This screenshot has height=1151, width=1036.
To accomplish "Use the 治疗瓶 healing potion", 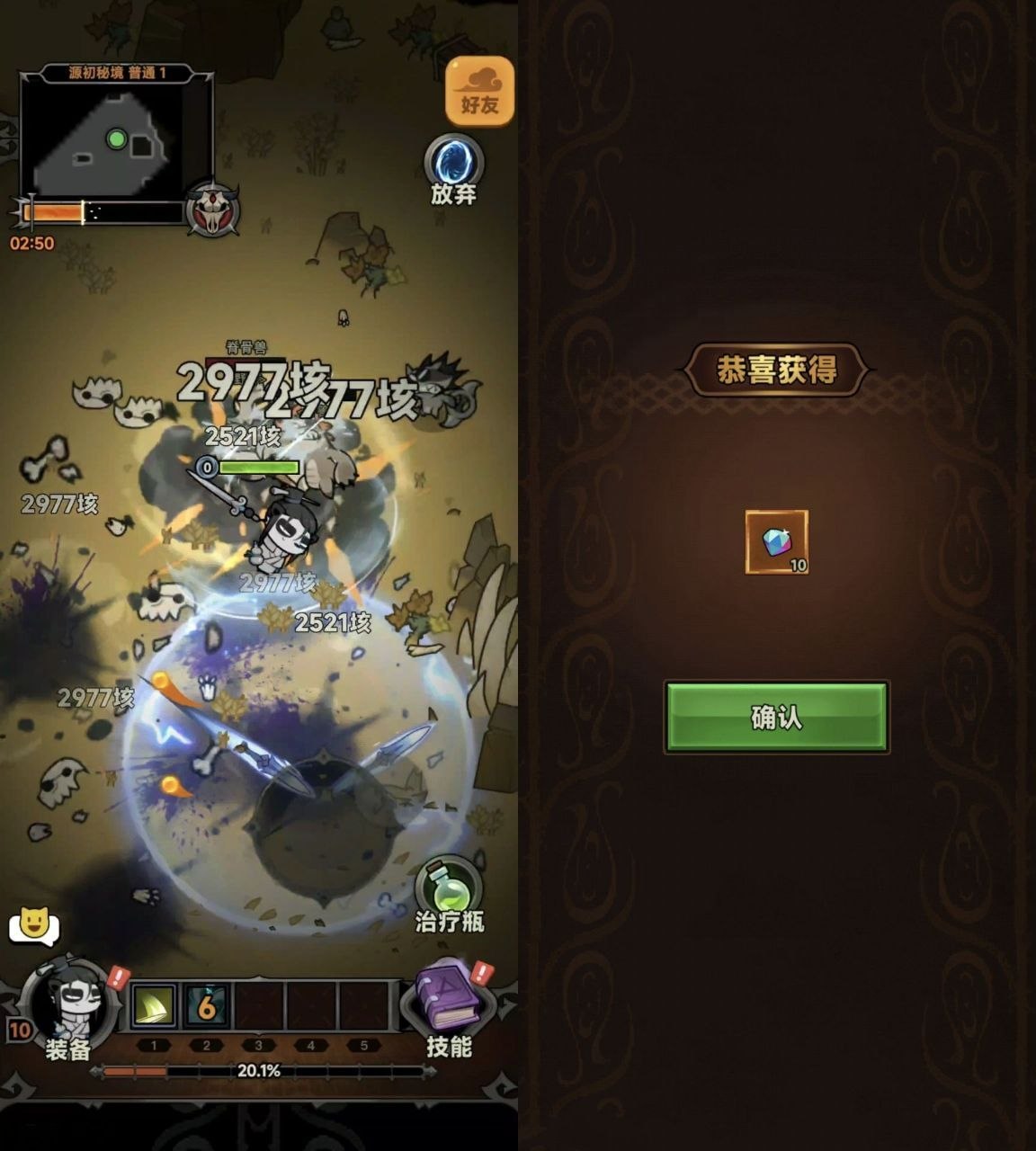I will point(448,892).
